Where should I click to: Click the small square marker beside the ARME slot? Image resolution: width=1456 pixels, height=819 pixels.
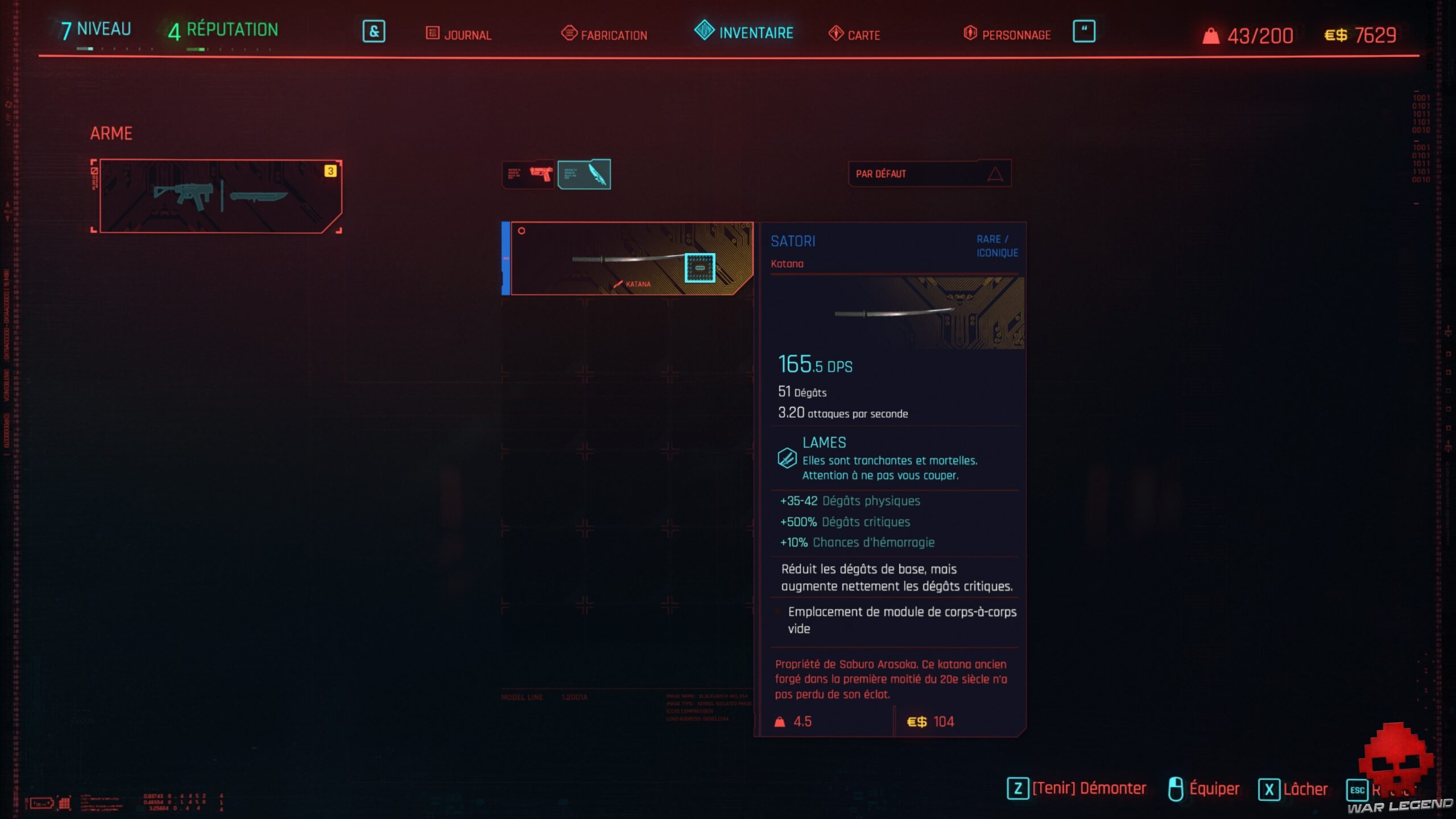94,172
